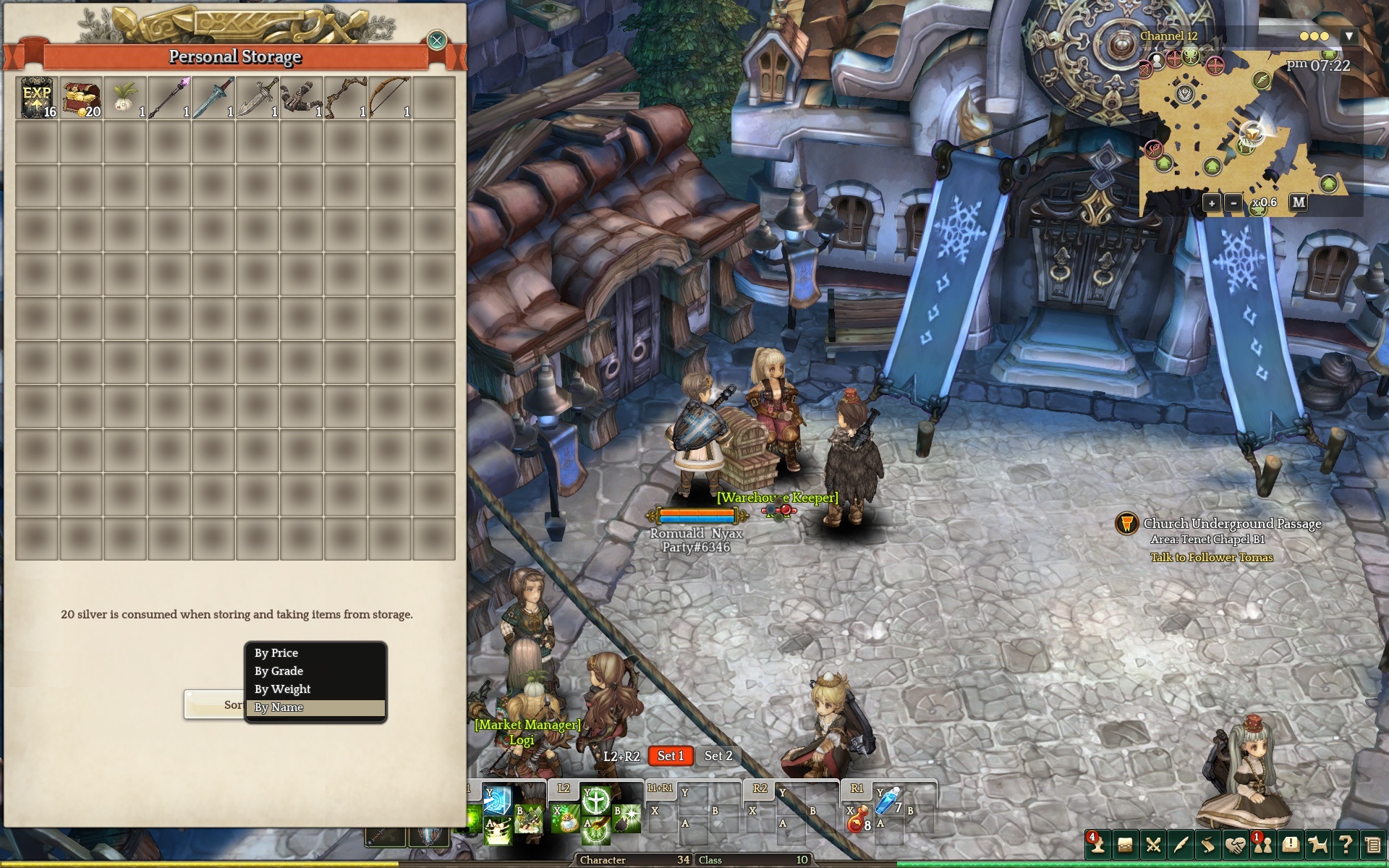Pick the By Weight sort option
Image resolution: width=1389 pixels, height=868 pixels.
tap(315, 689)
